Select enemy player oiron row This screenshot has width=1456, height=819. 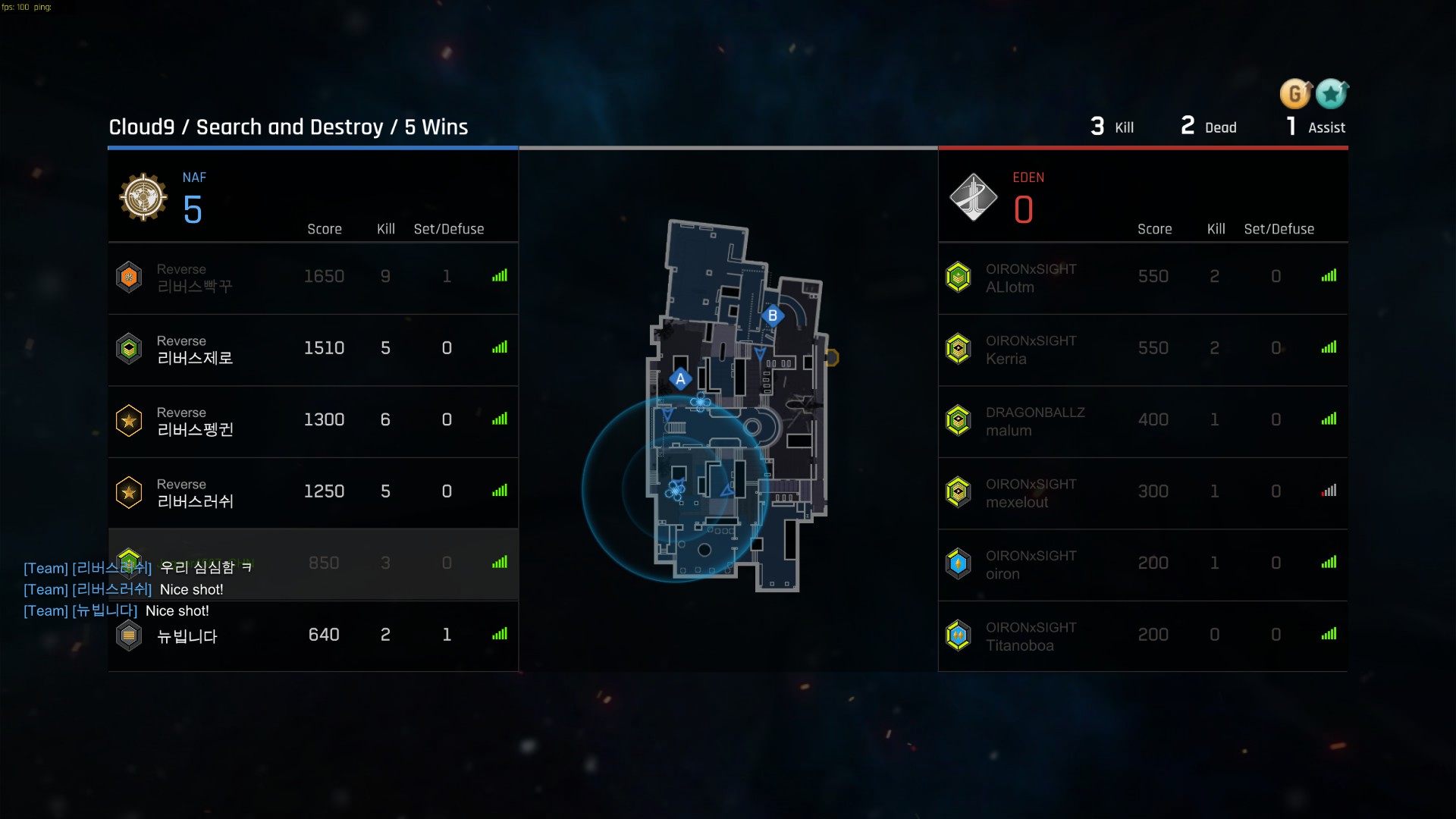[x=1143, y=563]
